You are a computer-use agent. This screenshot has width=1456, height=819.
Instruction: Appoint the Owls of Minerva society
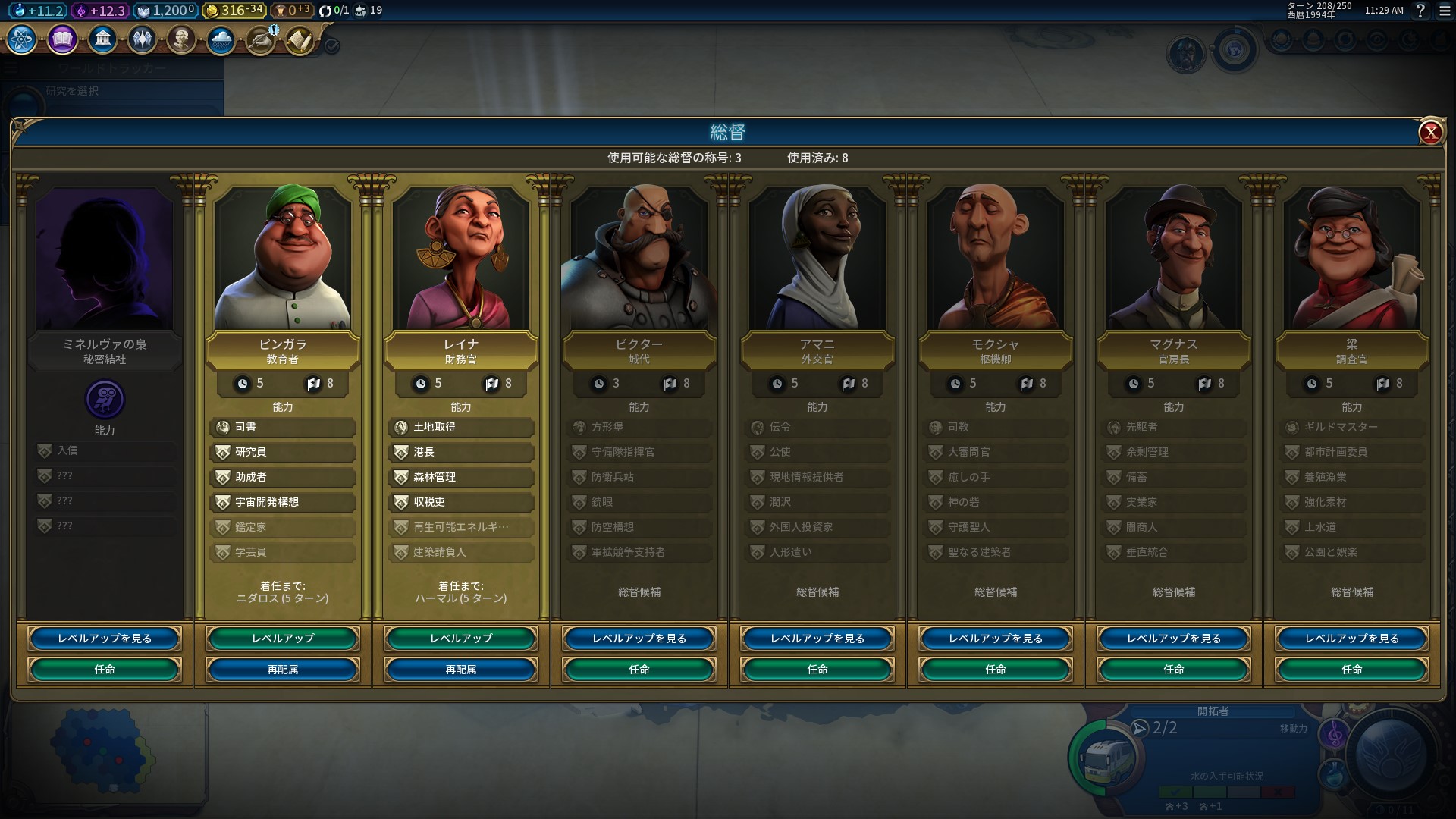point(105,670)
